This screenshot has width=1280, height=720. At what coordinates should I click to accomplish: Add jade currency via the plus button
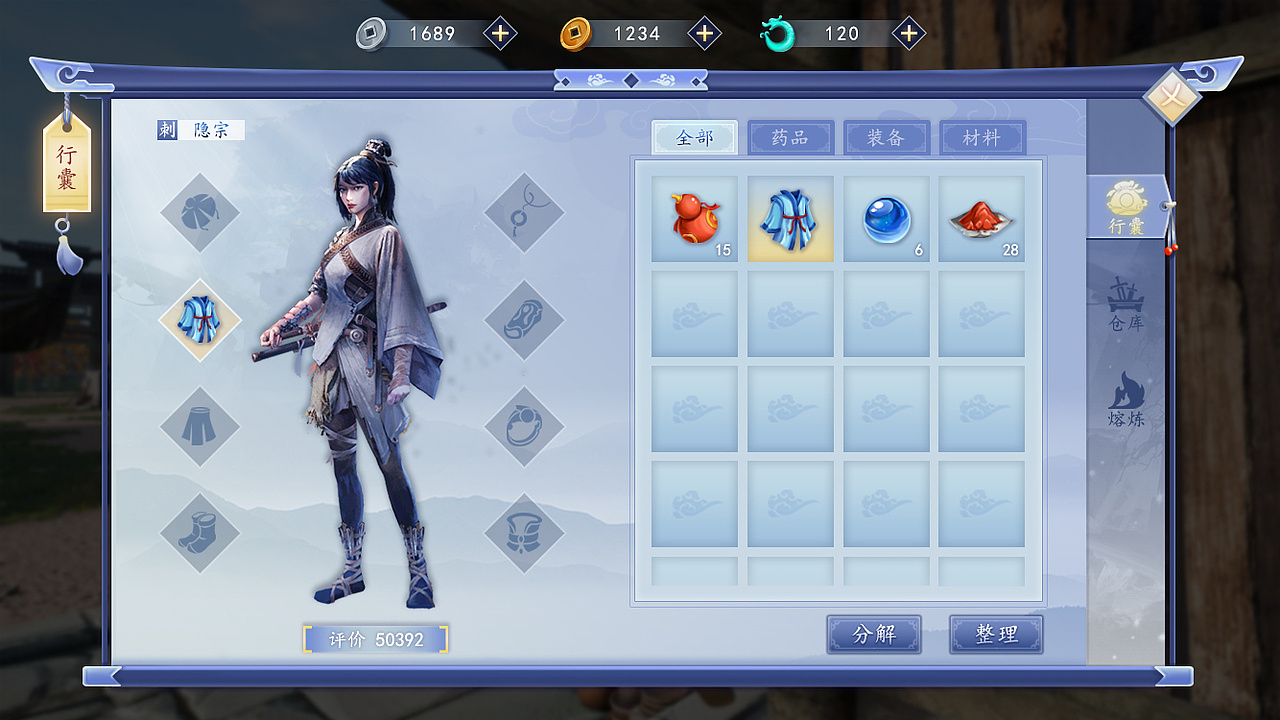[x=907, y=32]
